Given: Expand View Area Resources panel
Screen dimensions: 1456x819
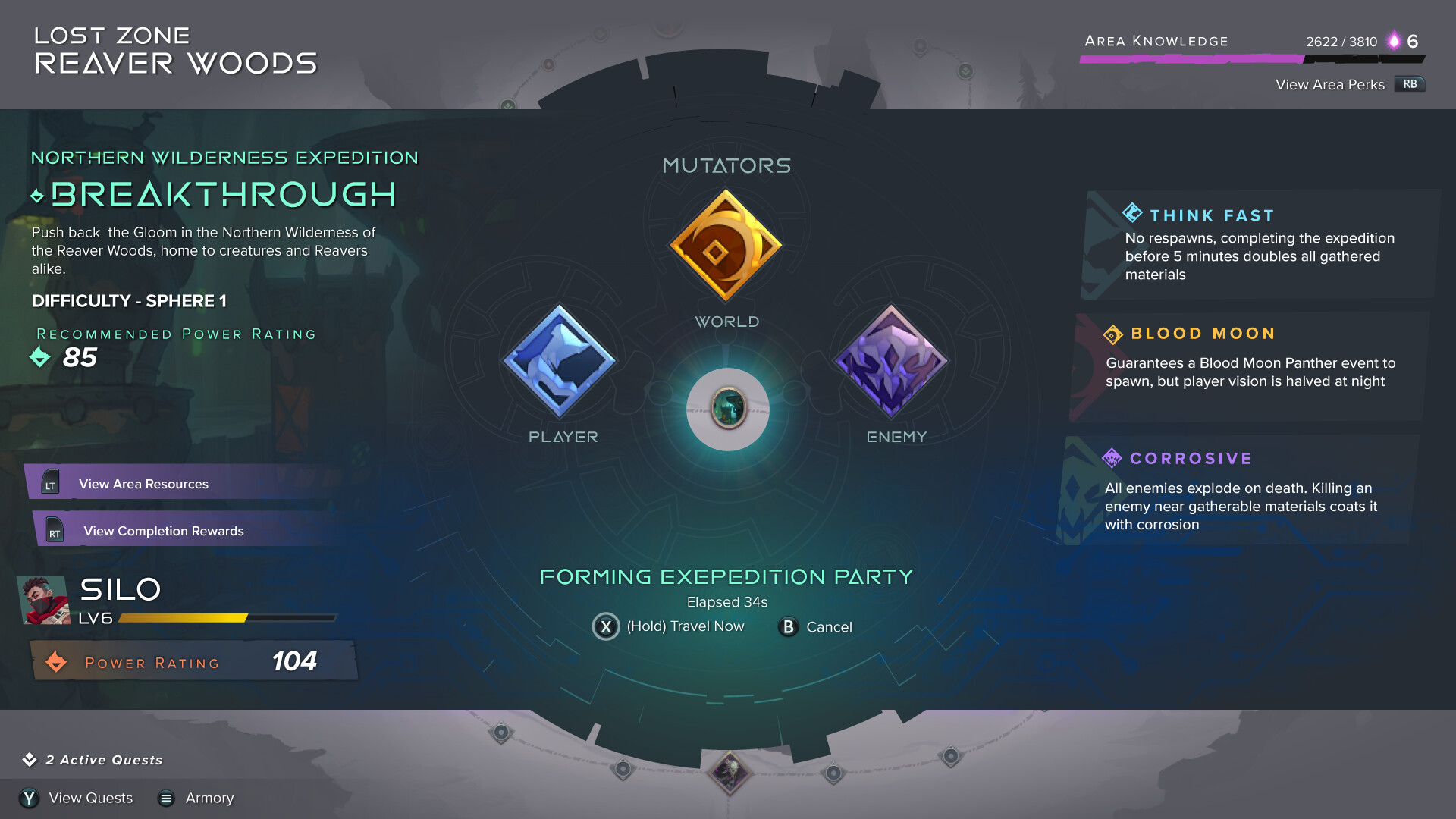Looking at the screenshot, I should 143,483.
